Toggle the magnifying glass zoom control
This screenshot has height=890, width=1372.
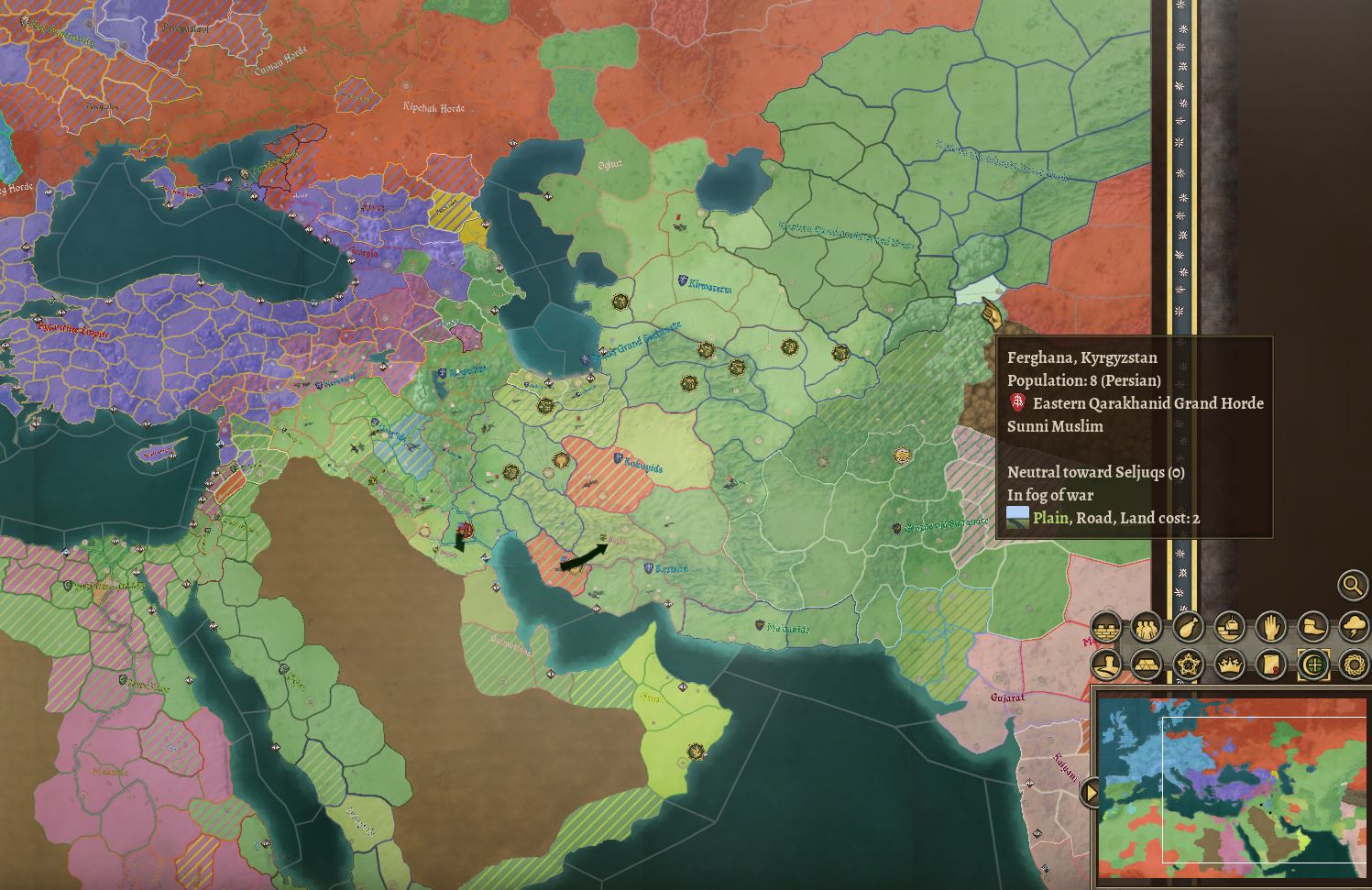coord(1351,585)
